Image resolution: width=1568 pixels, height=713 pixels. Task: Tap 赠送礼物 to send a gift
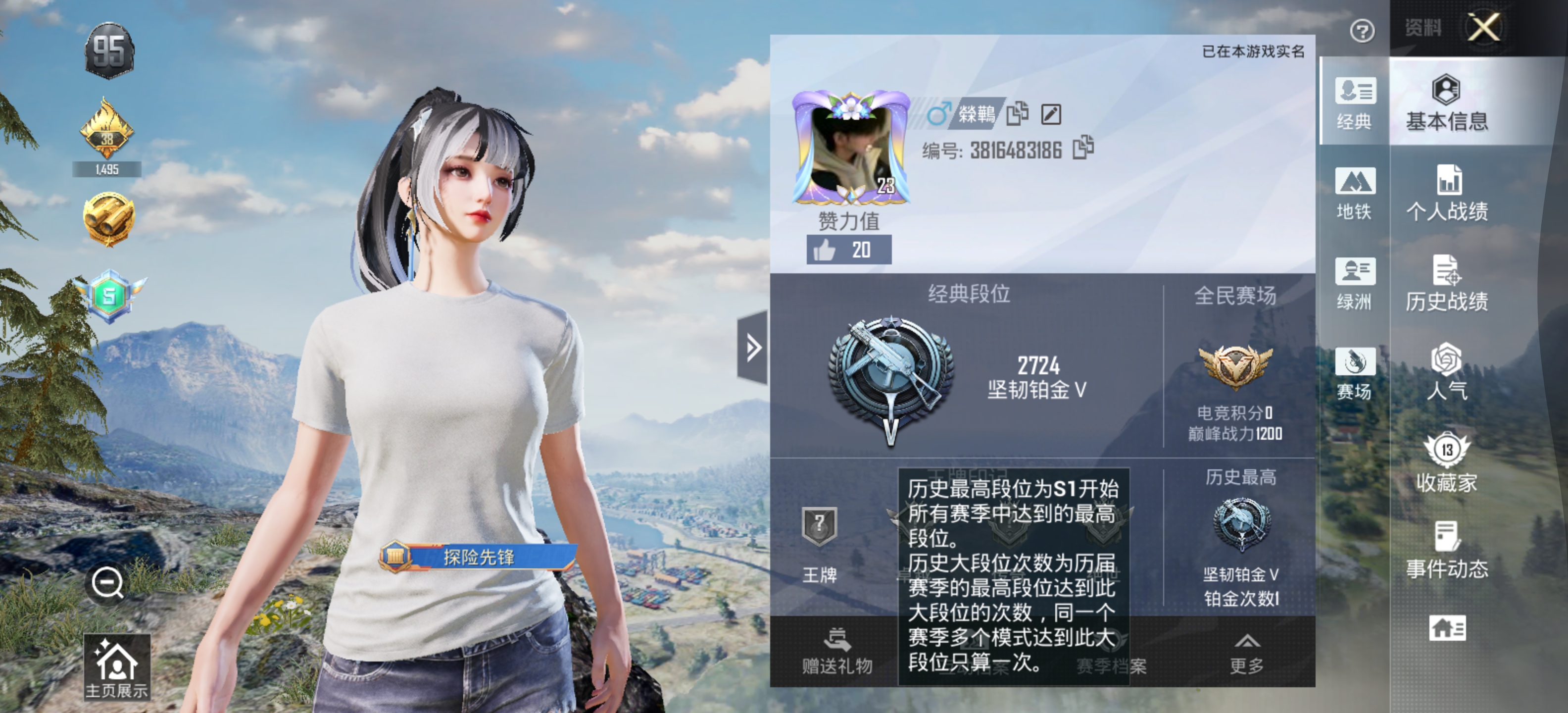click(x=837, y=652)
